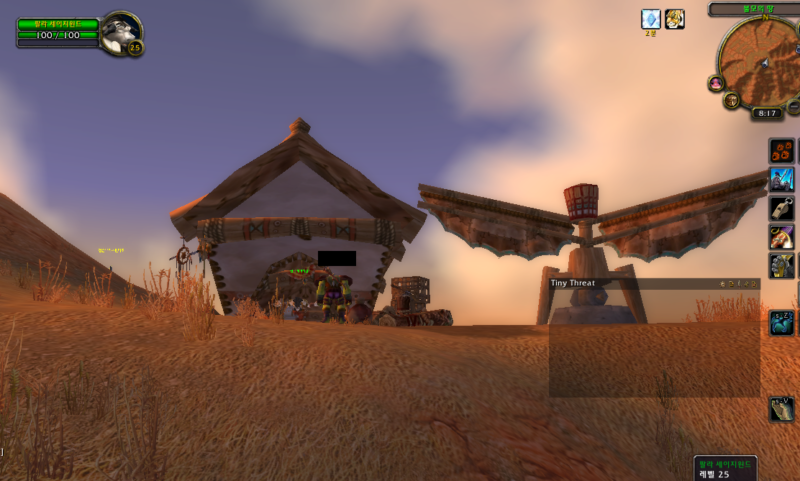
Task: Activate the purple-hatted character action slot
Action: [x=782, y=237]
